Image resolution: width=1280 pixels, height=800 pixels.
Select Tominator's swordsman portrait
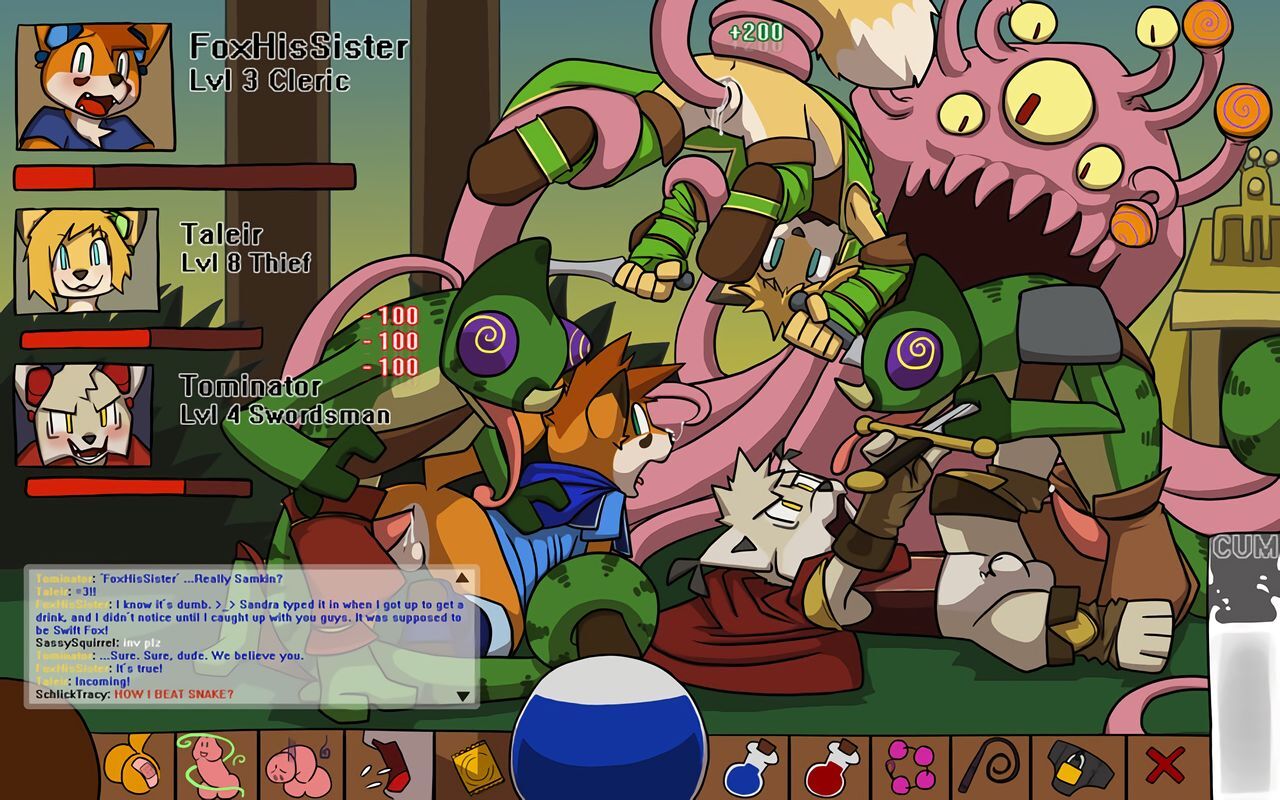[84, 415]
